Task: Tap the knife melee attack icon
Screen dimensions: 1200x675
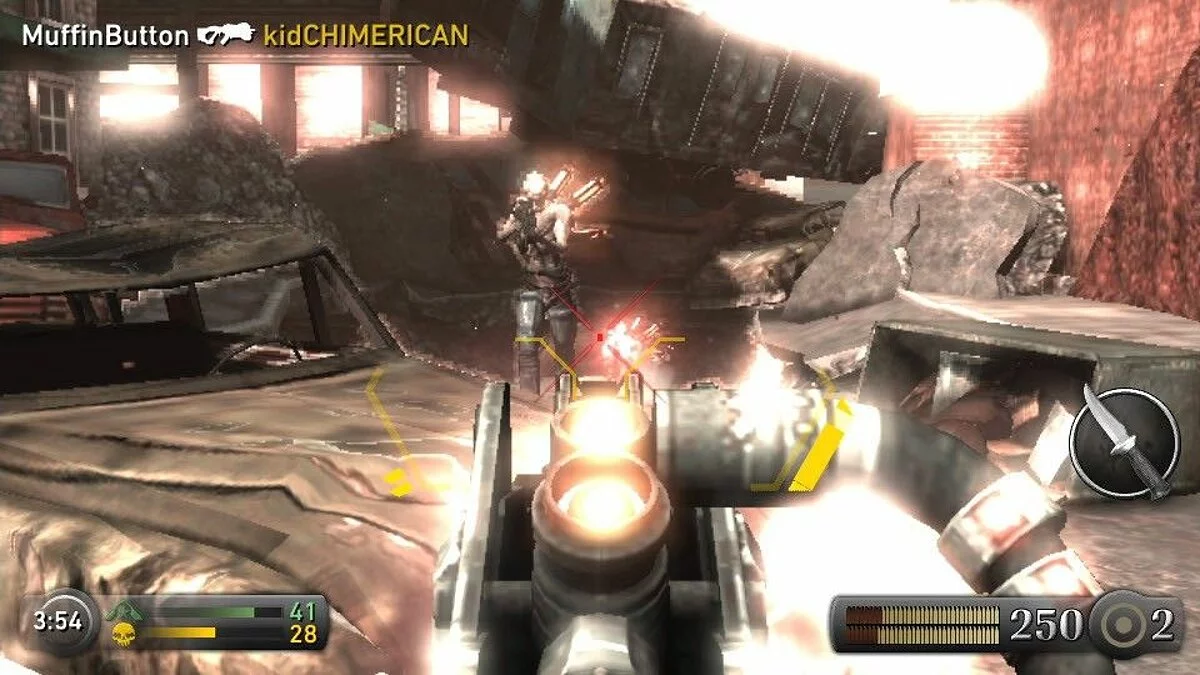Action: (x=1124, y=443)
